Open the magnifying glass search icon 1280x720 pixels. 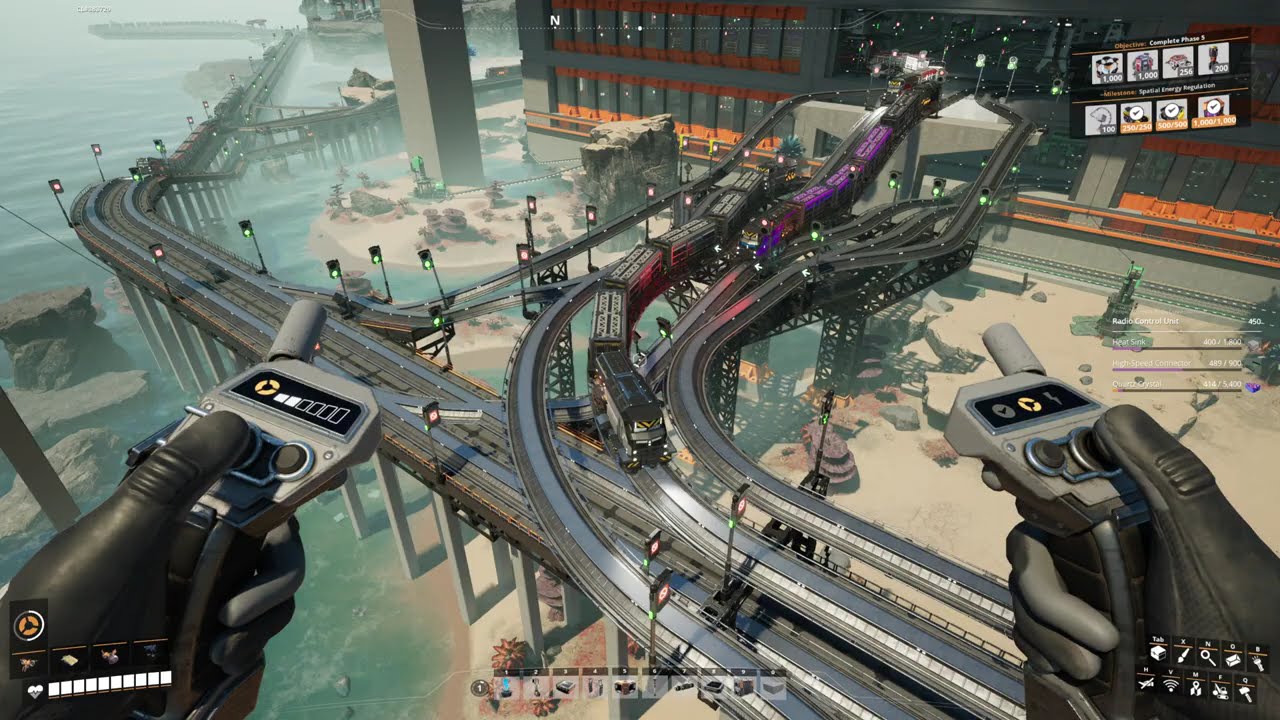click(1208, 656)
